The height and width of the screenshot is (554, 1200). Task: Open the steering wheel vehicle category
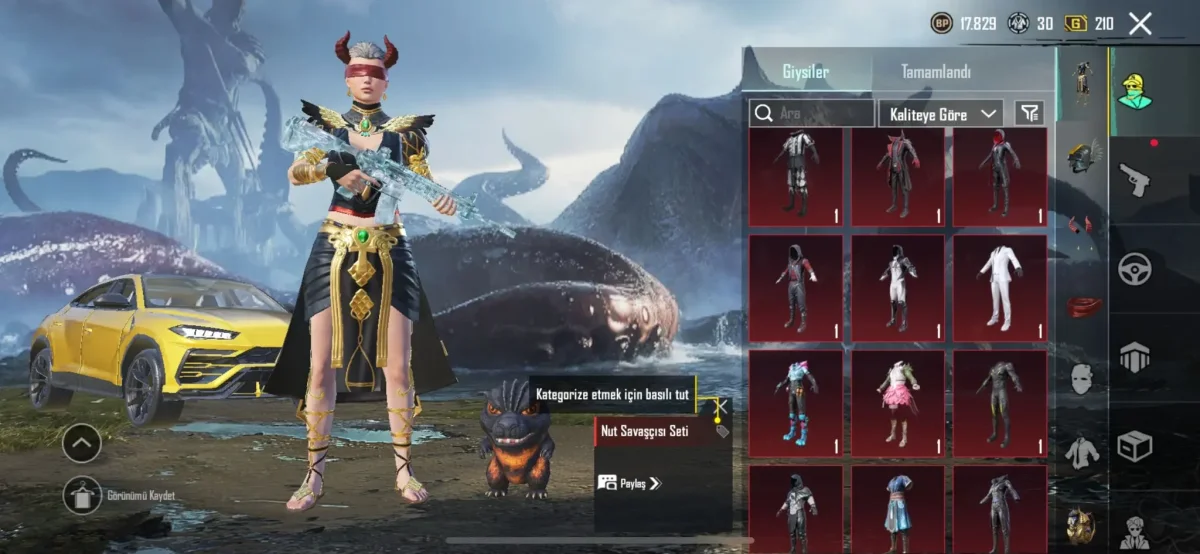tap(1134, 269)
